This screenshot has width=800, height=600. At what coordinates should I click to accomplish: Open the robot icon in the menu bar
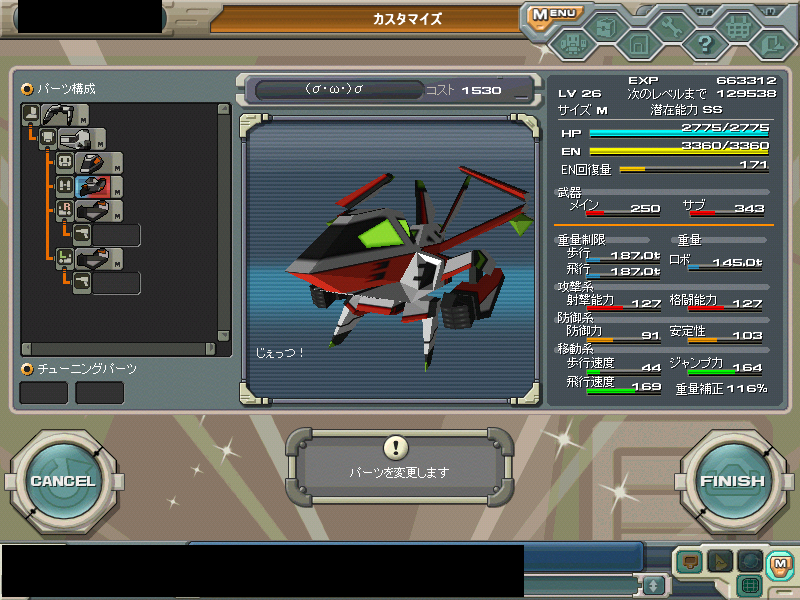(571, 44)
